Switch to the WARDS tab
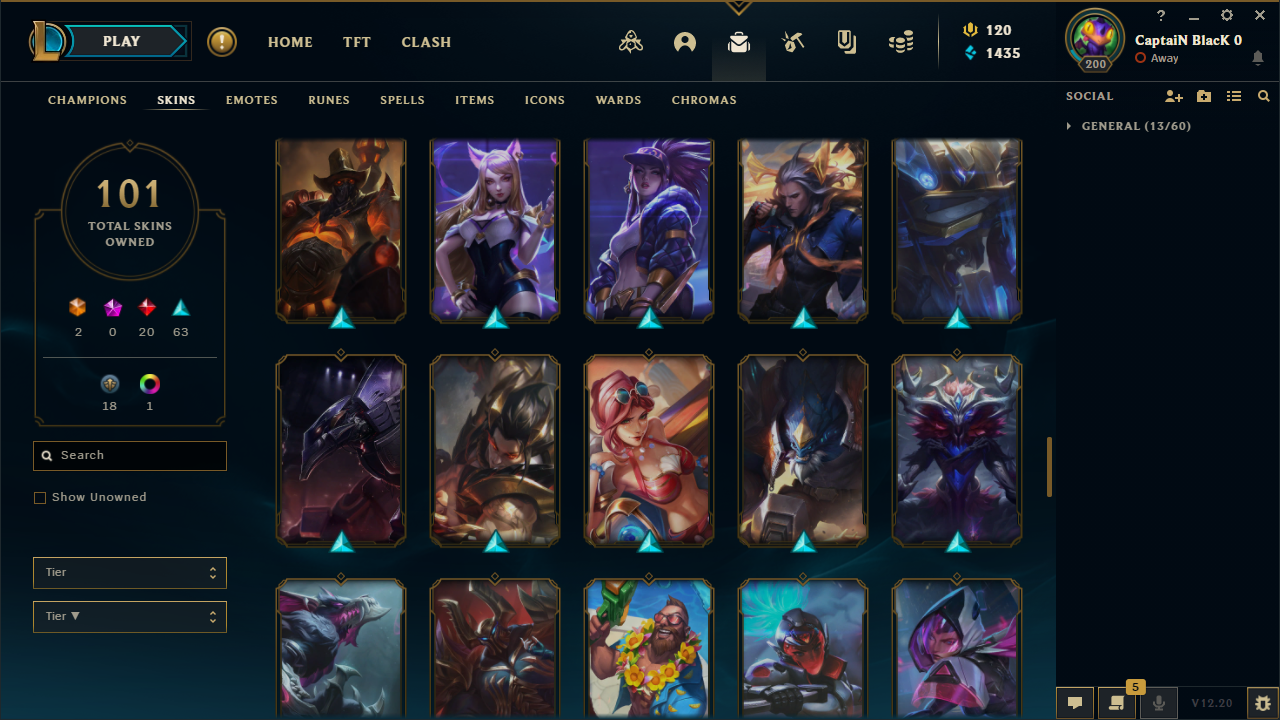Screen dimensions: 1280x720 pyautogui.click(x=618, y=100)
